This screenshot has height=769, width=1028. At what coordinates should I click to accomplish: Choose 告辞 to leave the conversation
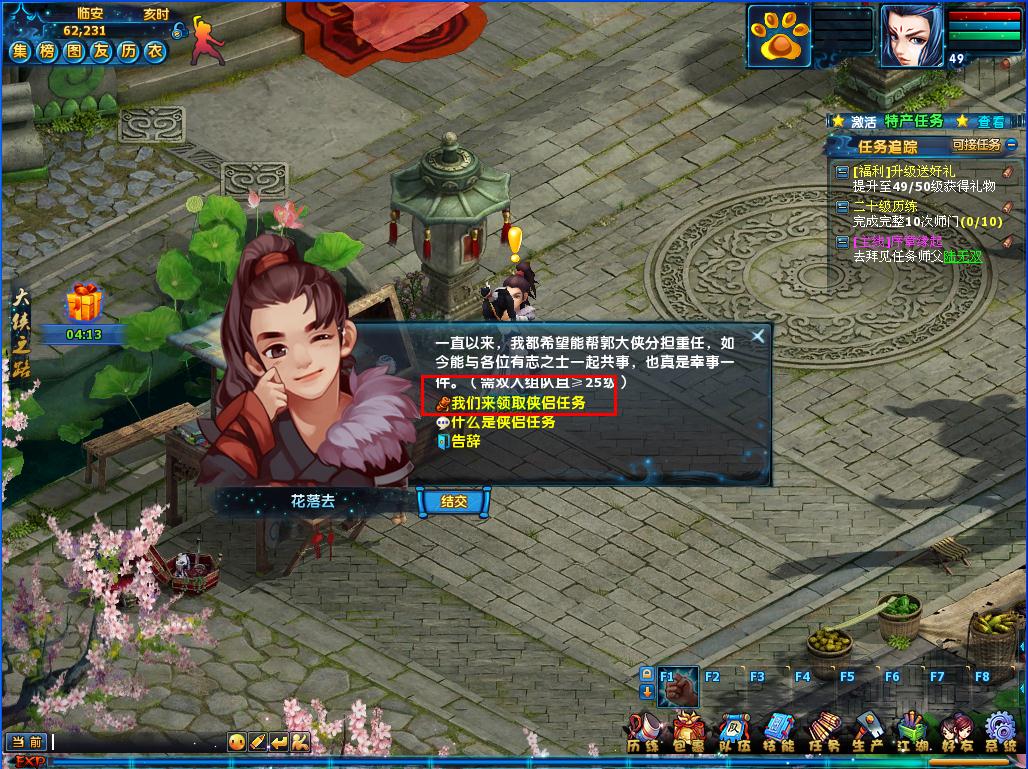[x=466, y=441]
